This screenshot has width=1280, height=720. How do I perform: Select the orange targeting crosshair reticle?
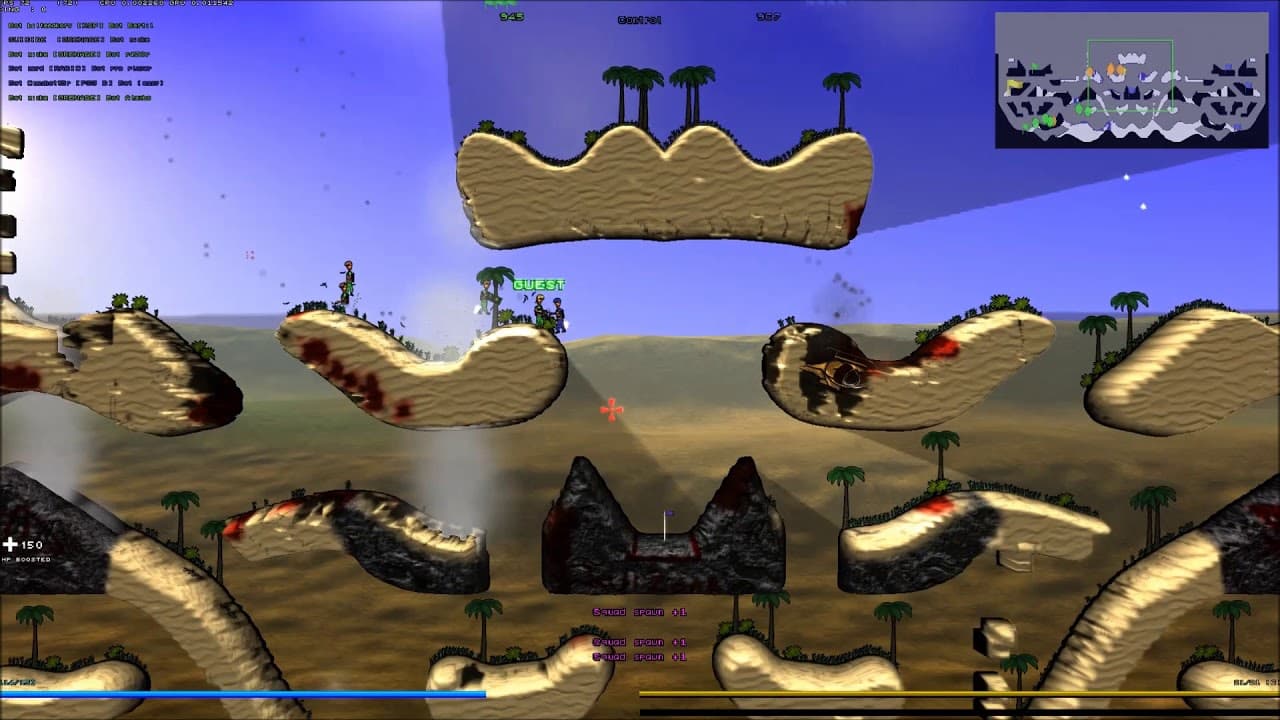point(611,408)
